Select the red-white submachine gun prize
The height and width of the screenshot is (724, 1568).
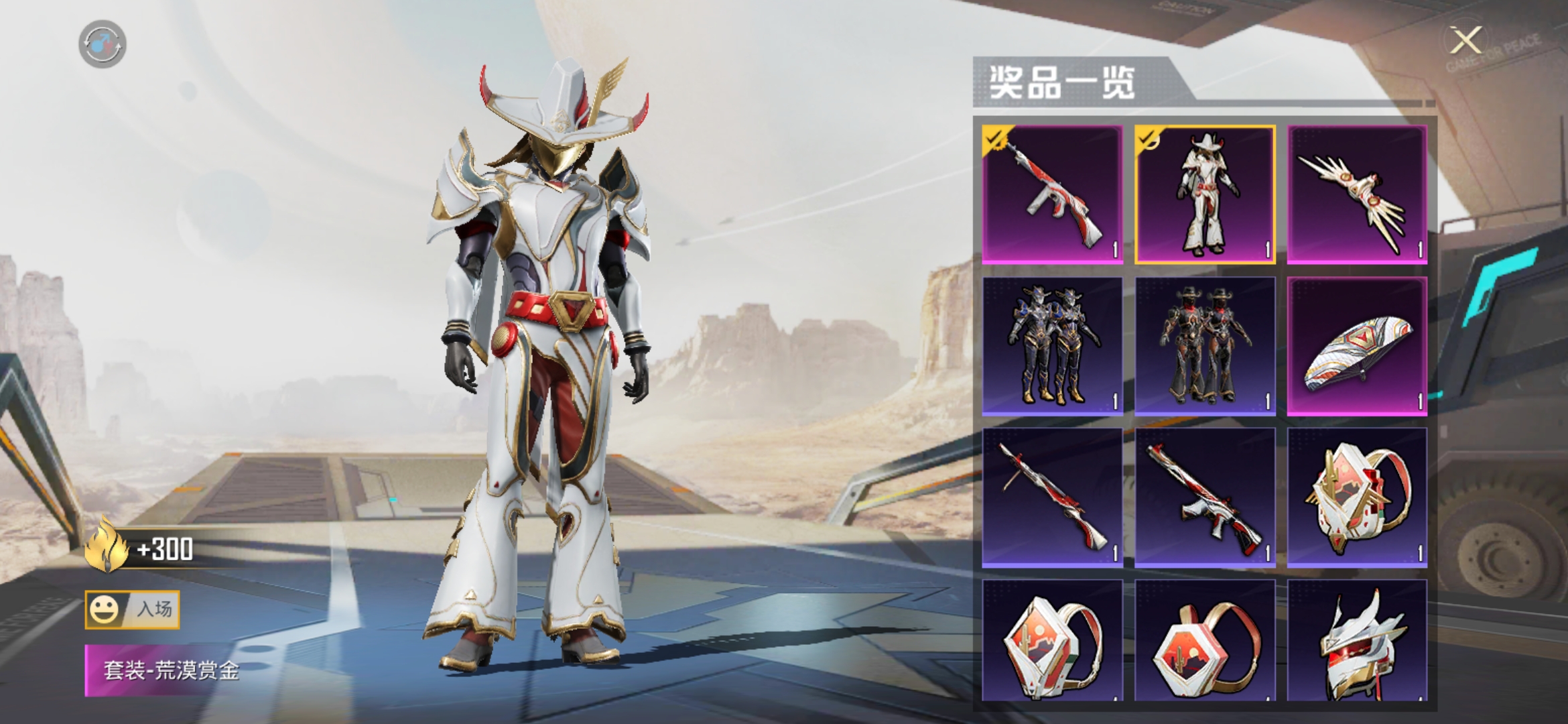pyautogui.click(x=1052, y=194)
